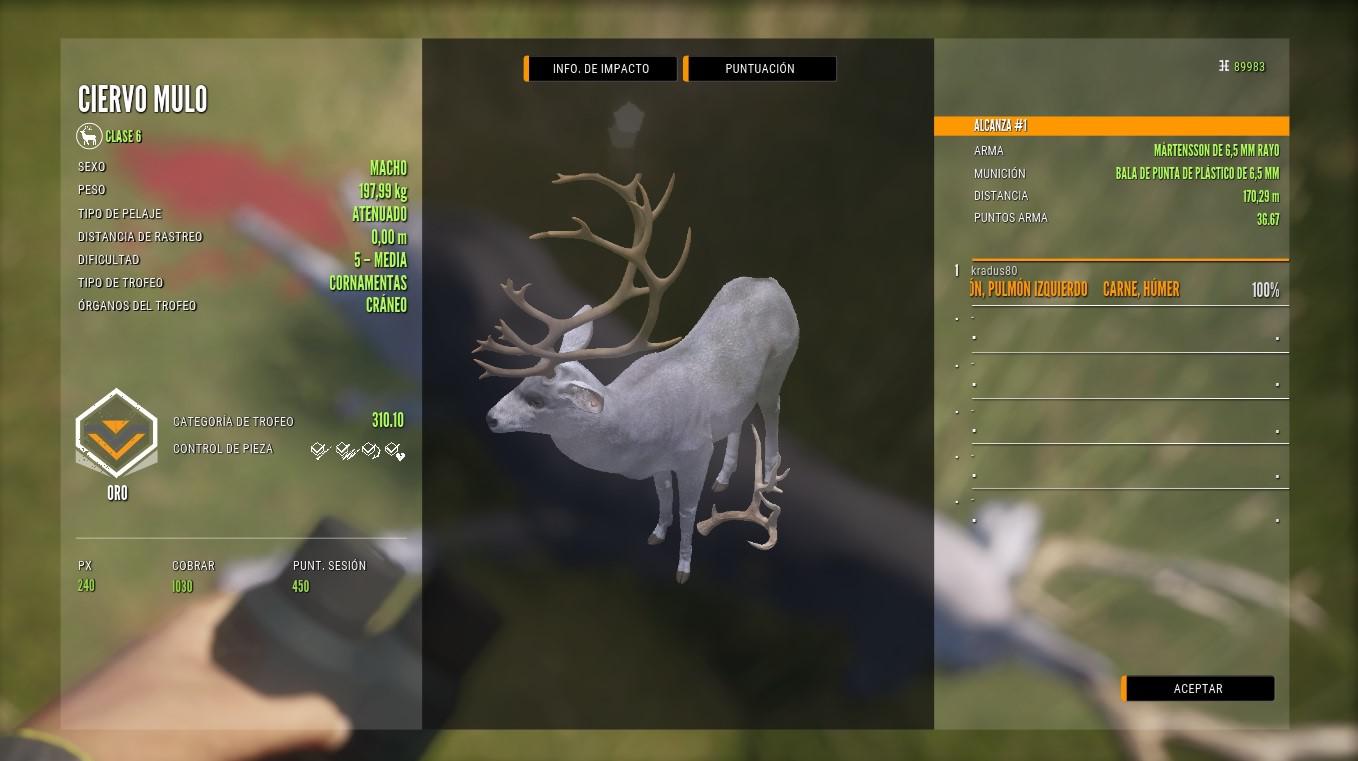Confirm with the Aceptar button
1358x761 pixels.
point(1198,689)
